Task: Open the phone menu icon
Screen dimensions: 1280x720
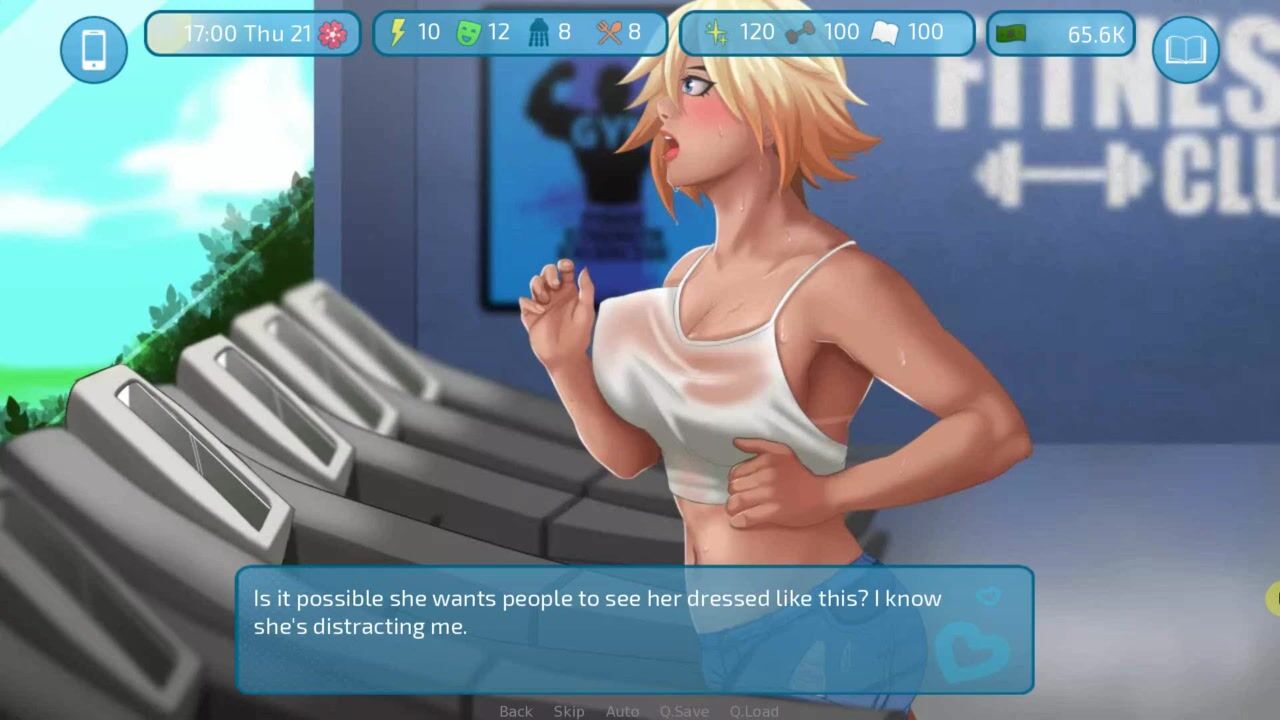Action: pyautogui.click(x=94, y=48)
